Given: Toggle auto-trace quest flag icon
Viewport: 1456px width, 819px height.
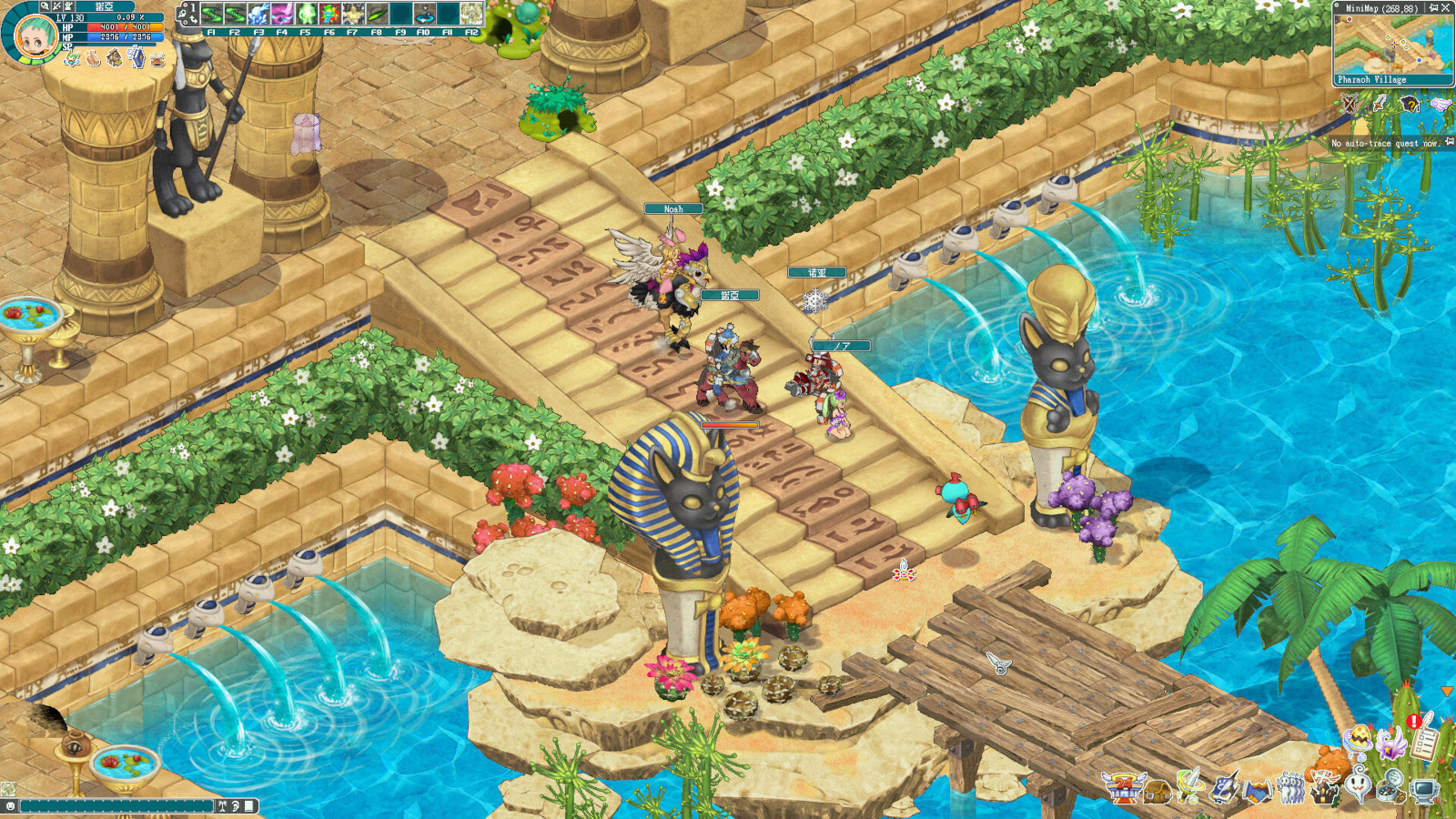Looking at the screenshot, I should pos(1448,141).
